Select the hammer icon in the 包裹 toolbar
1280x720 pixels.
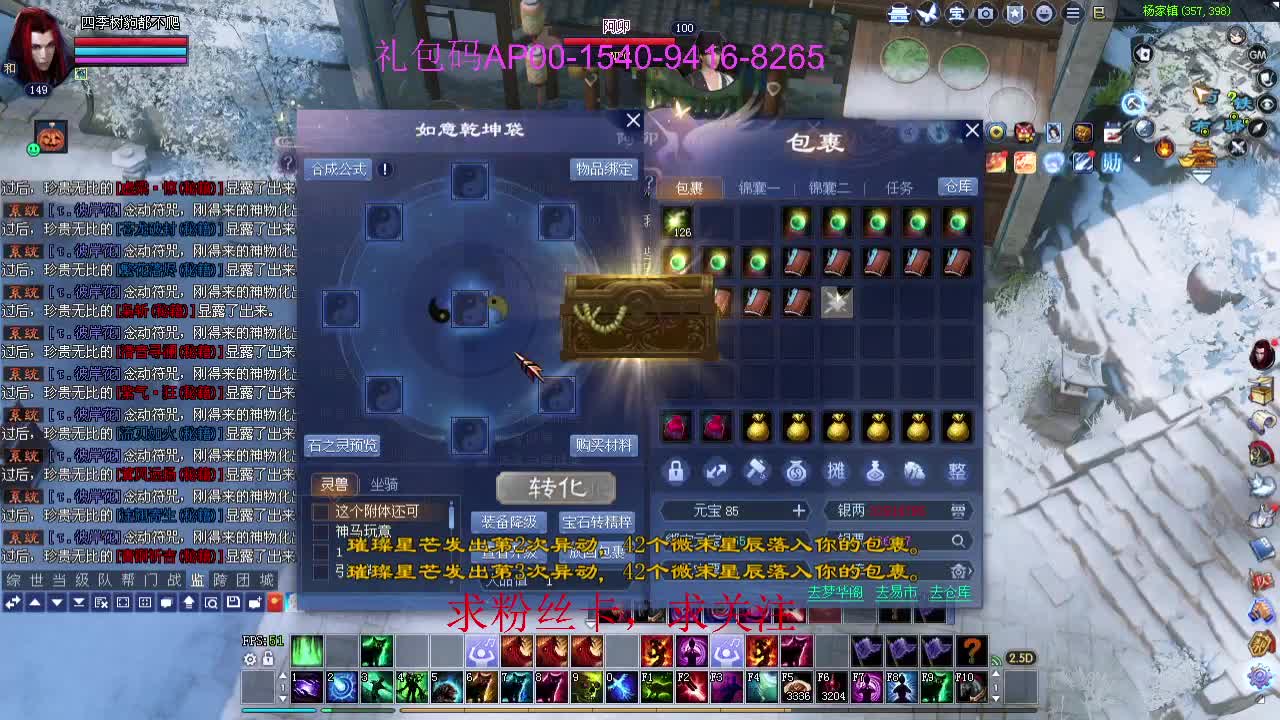[x=757, y=472]
